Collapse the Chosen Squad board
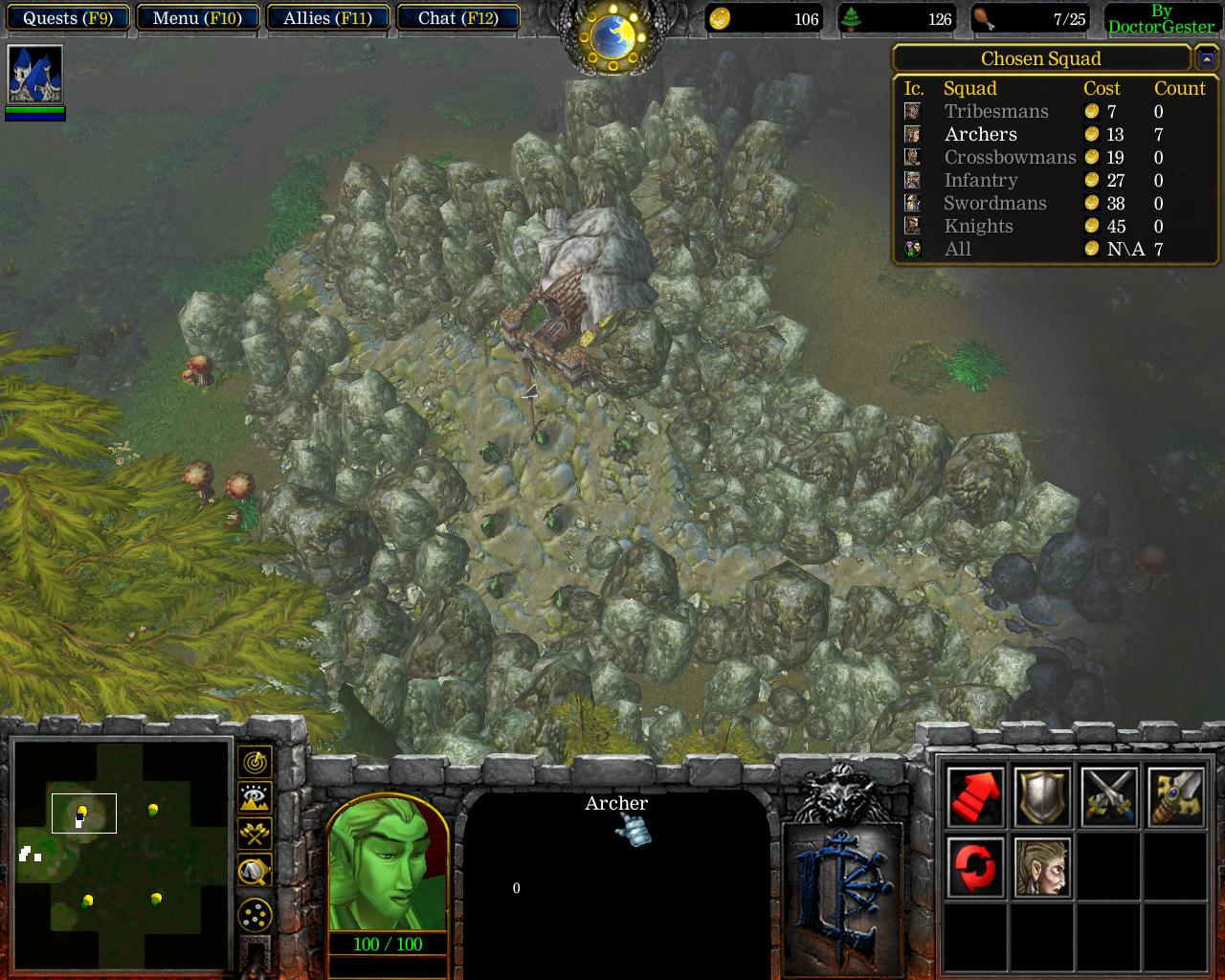 (1205, 59)
